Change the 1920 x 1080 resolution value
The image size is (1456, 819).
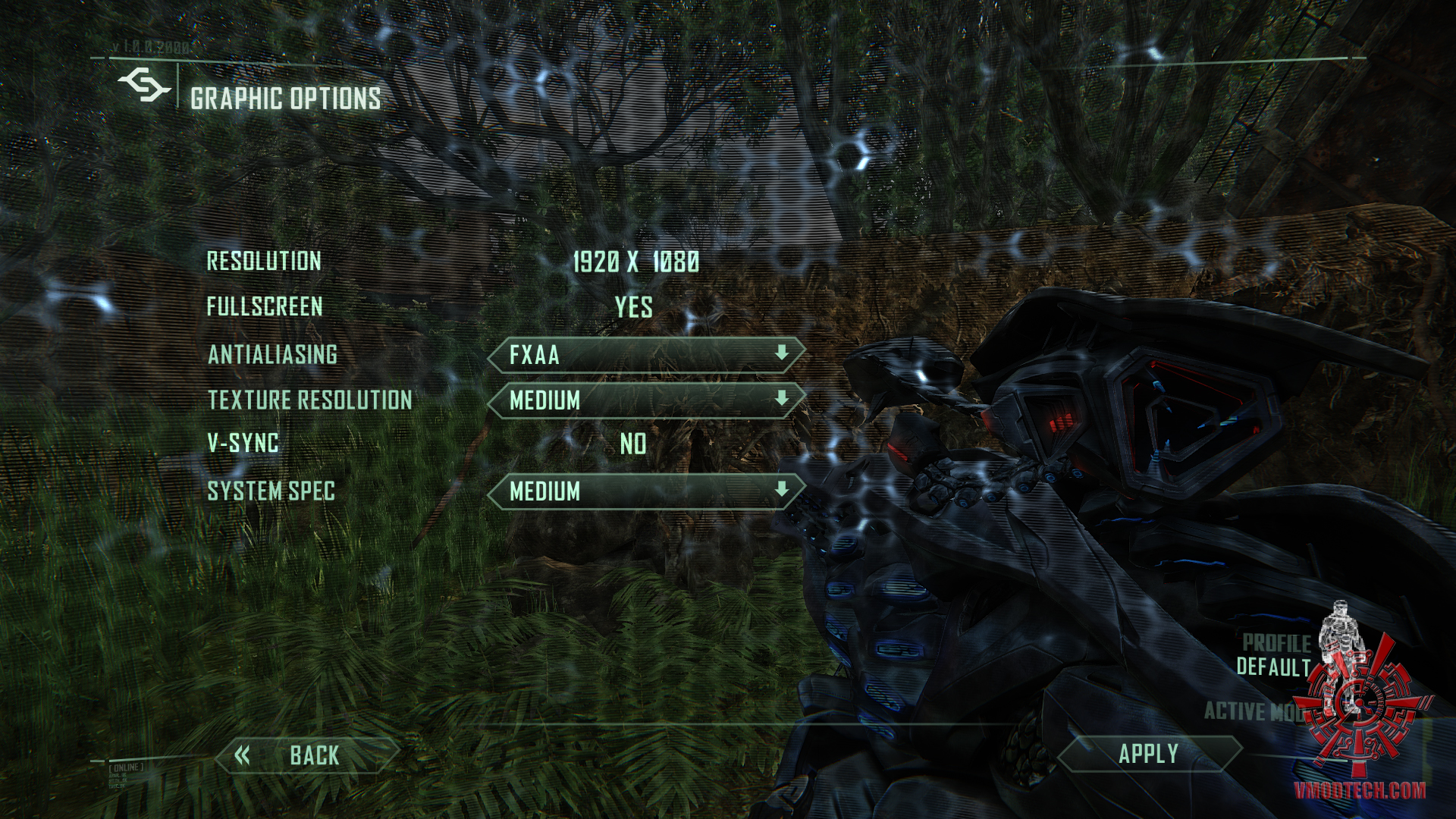(635, 262)
